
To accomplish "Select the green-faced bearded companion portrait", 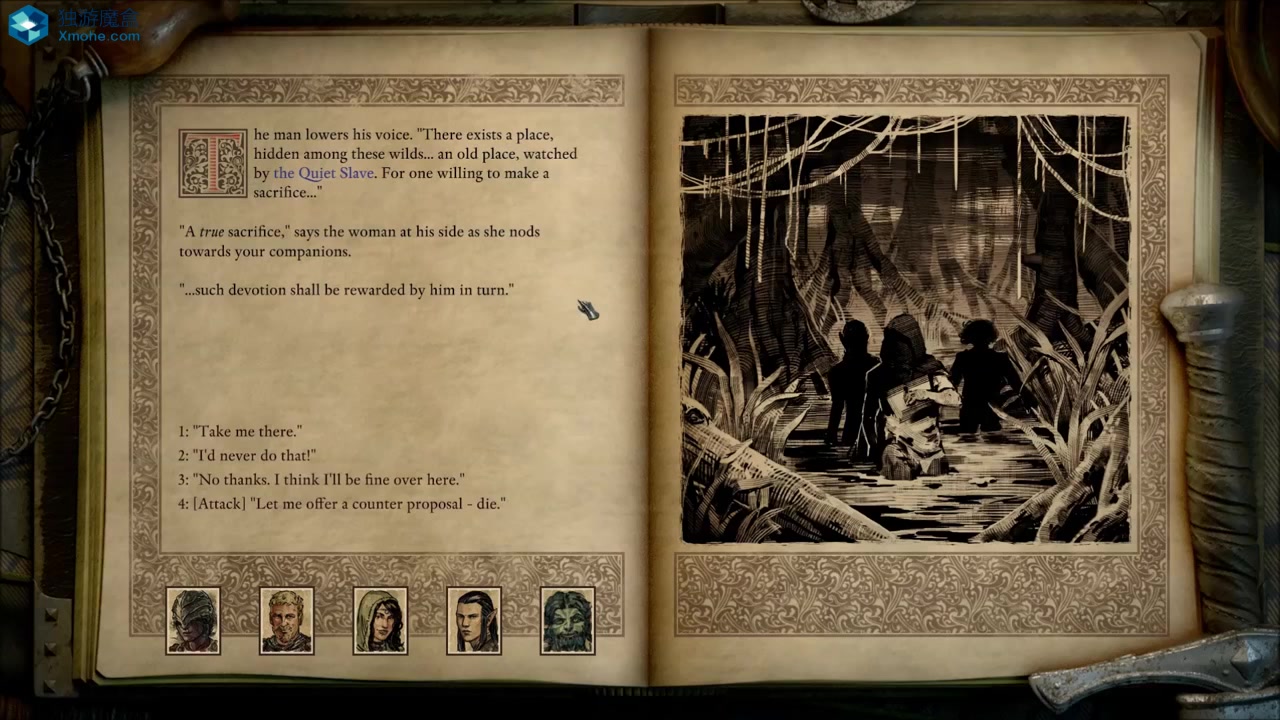I will click(567, 620).
